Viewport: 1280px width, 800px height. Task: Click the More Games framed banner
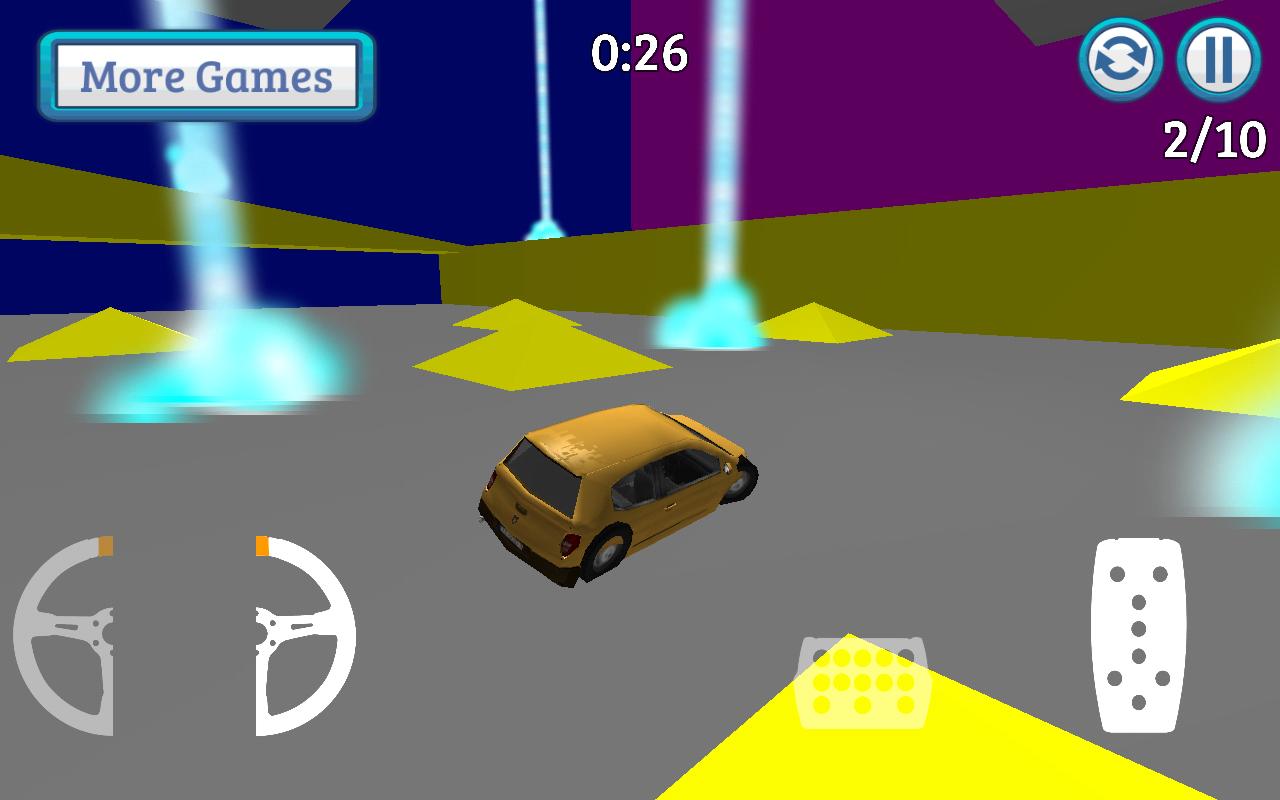coord(207,75)
